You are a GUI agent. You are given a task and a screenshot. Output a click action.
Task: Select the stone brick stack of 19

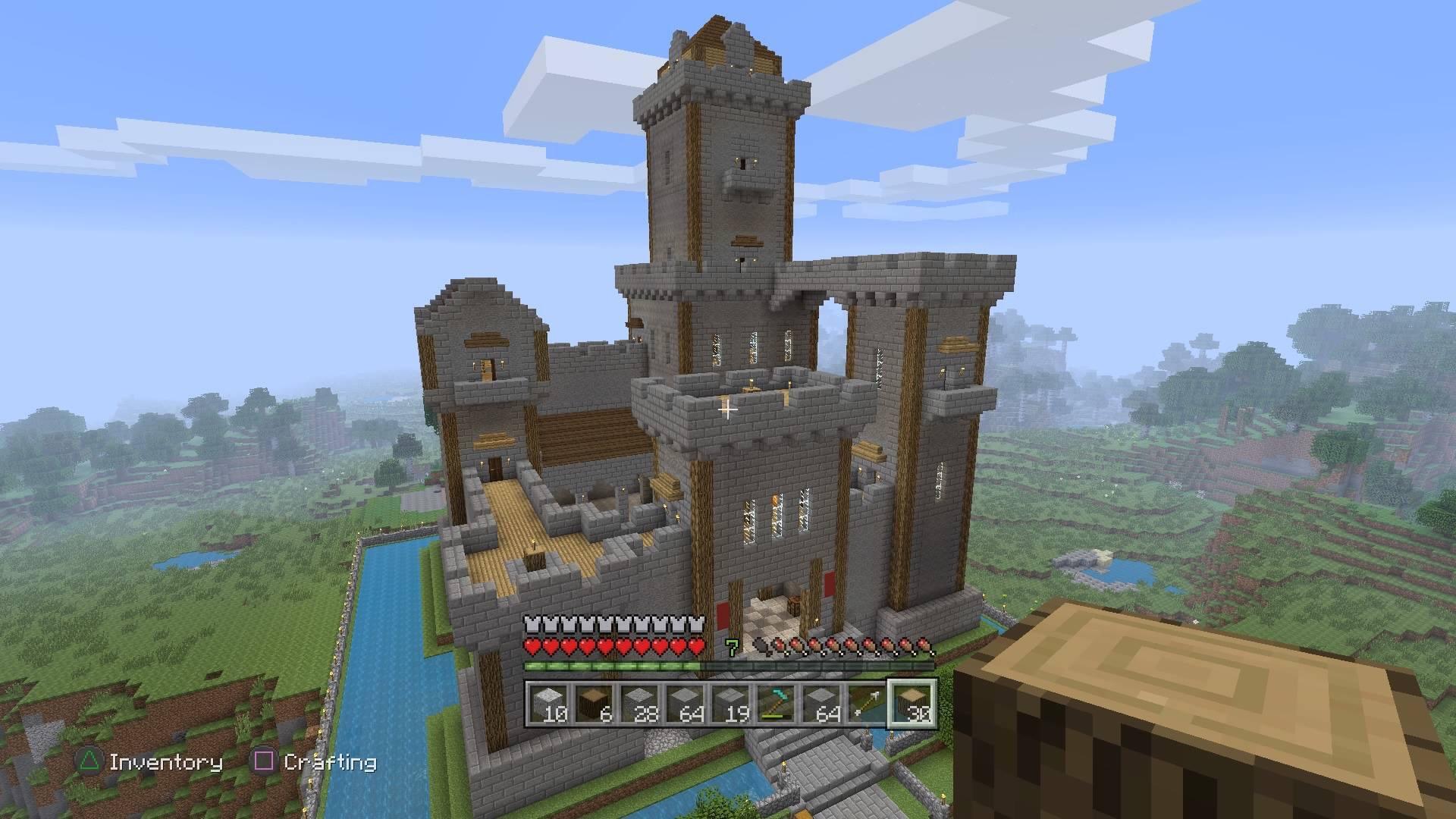731,704
